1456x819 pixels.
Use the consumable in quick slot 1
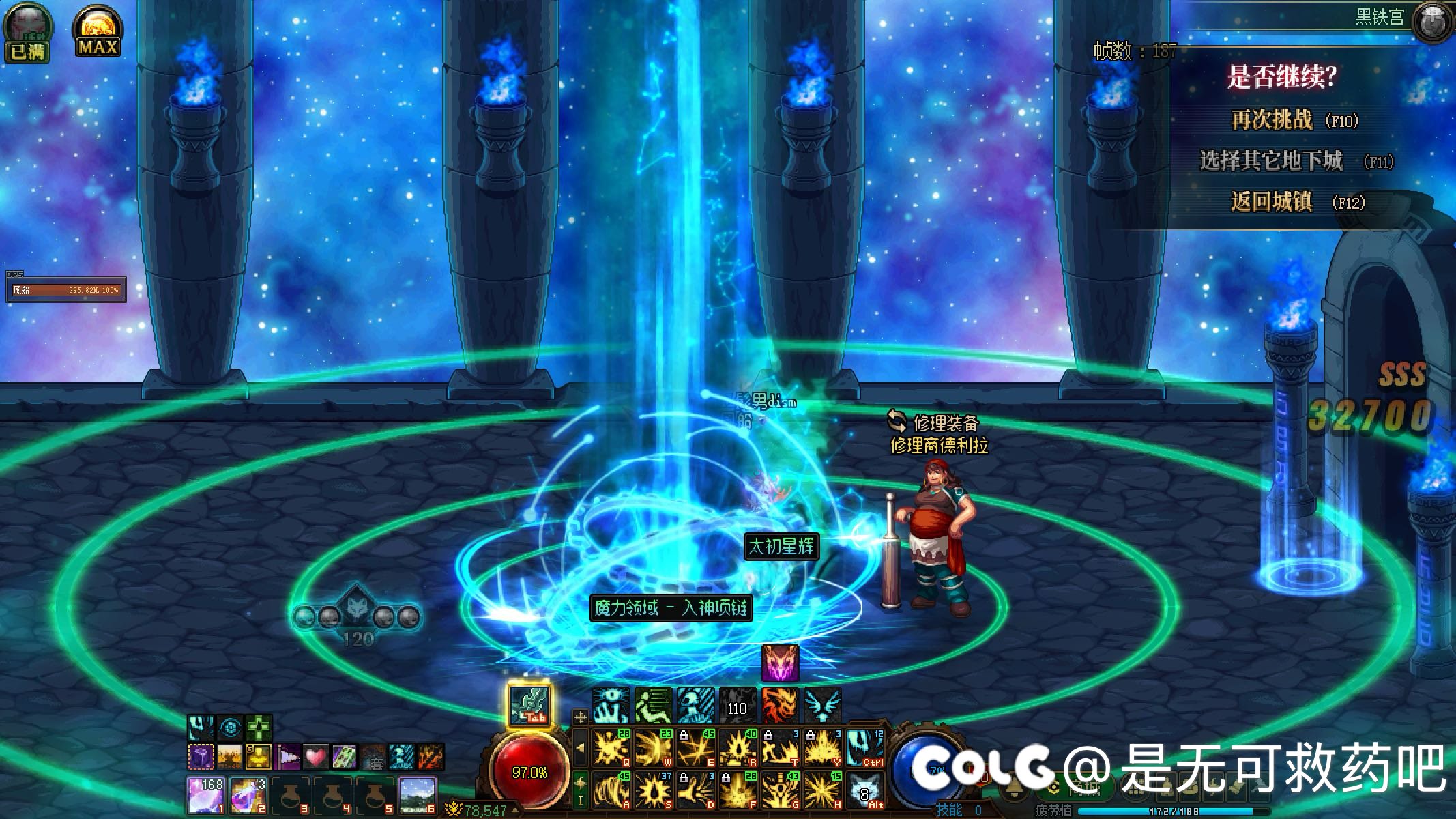tap(206, 794)
